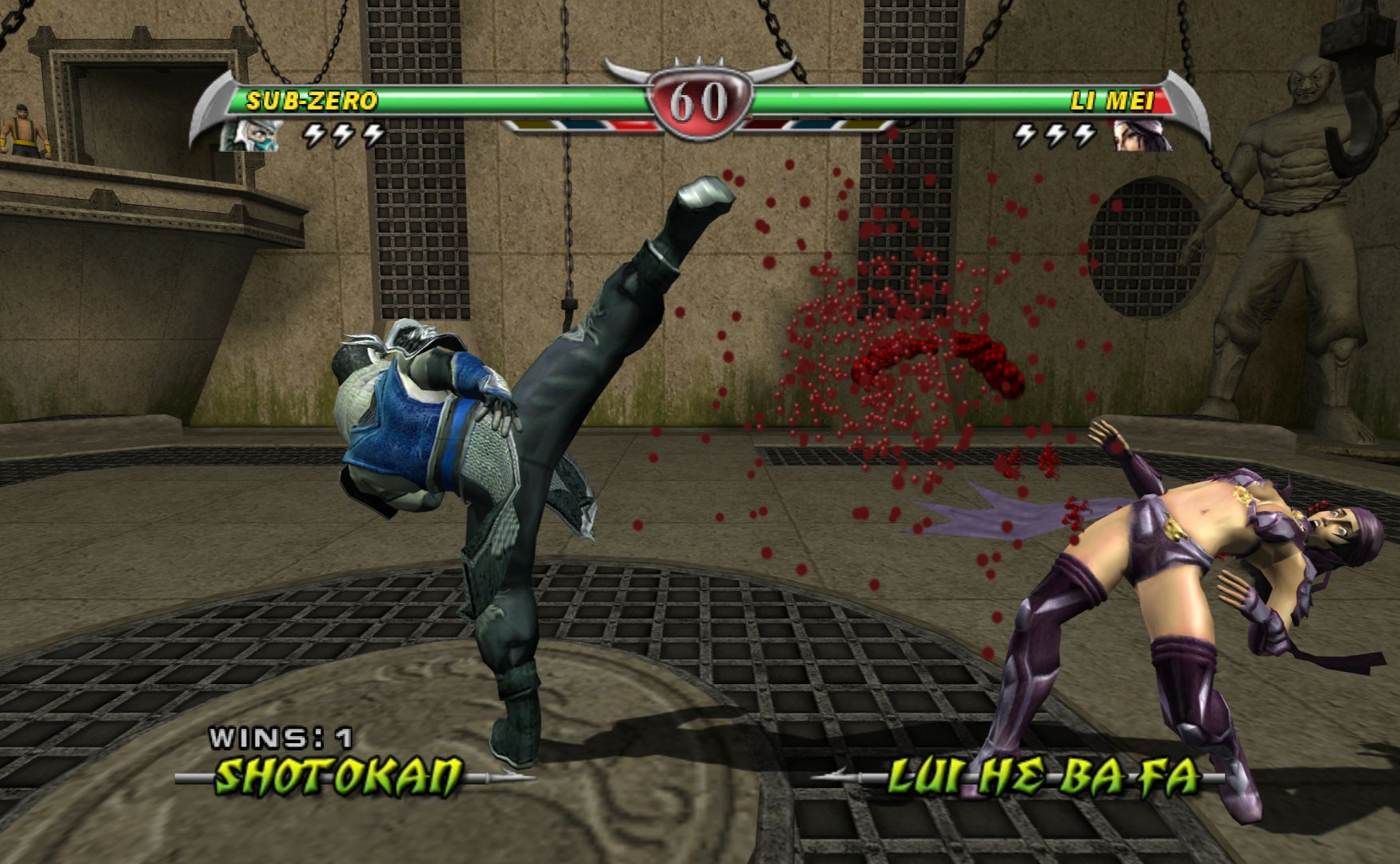The height and width of the screenshot is (864, 1400).
Task: Select Li Mei's portrait icon
Action: point(1142,135)
